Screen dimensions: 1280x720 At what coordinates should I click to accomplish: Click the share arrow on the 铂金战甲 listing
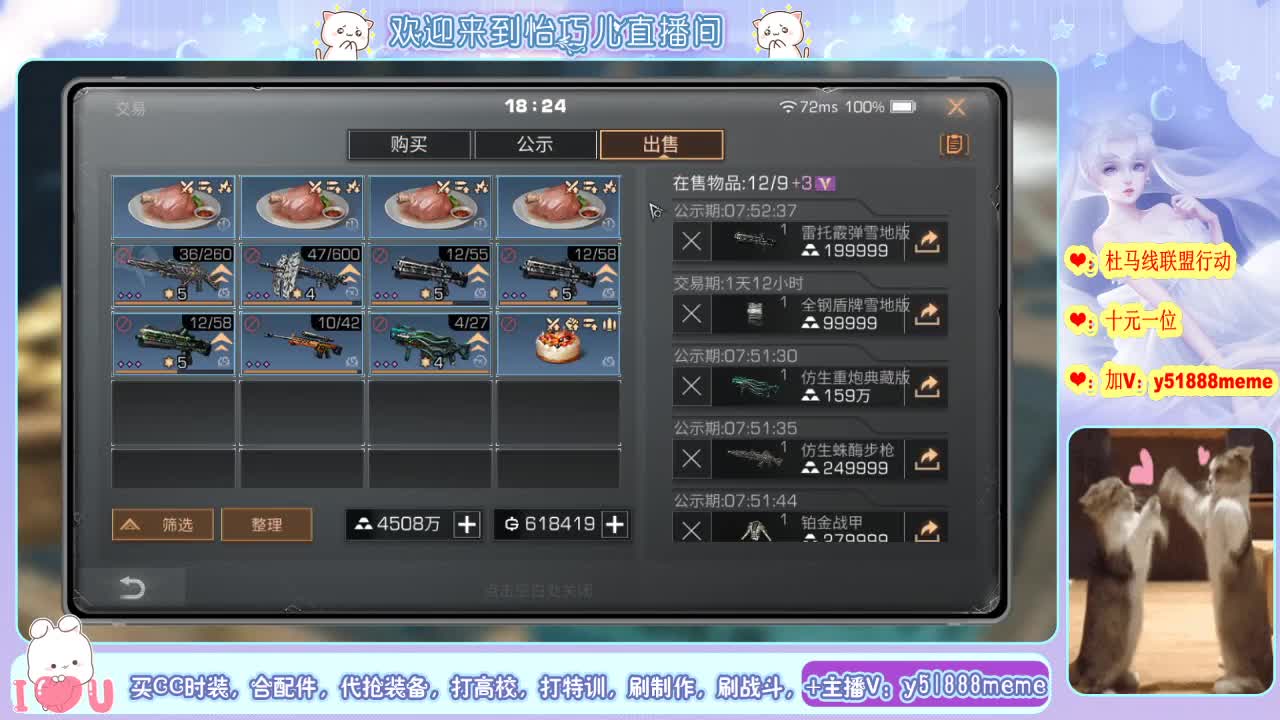(x=926, y=527)
